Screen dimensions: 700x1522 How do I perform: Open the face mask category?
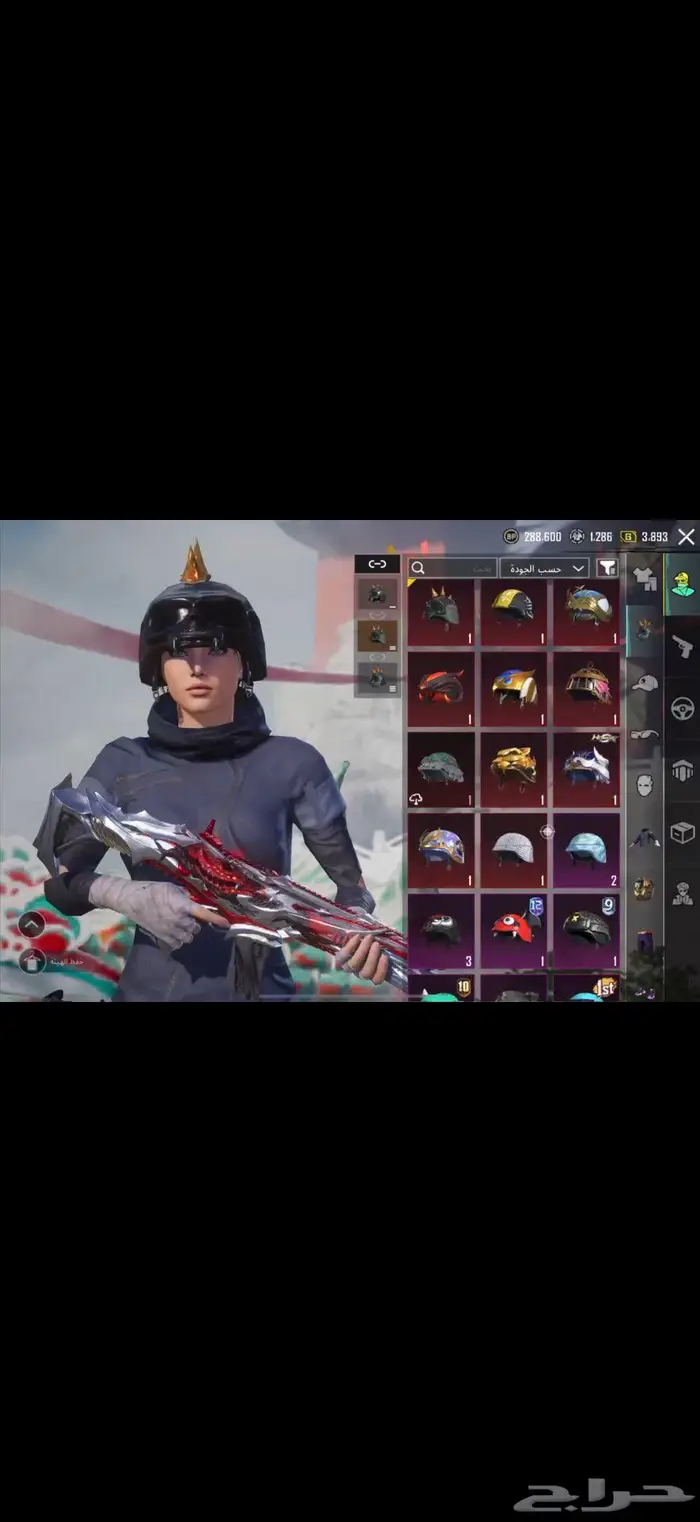644,785
